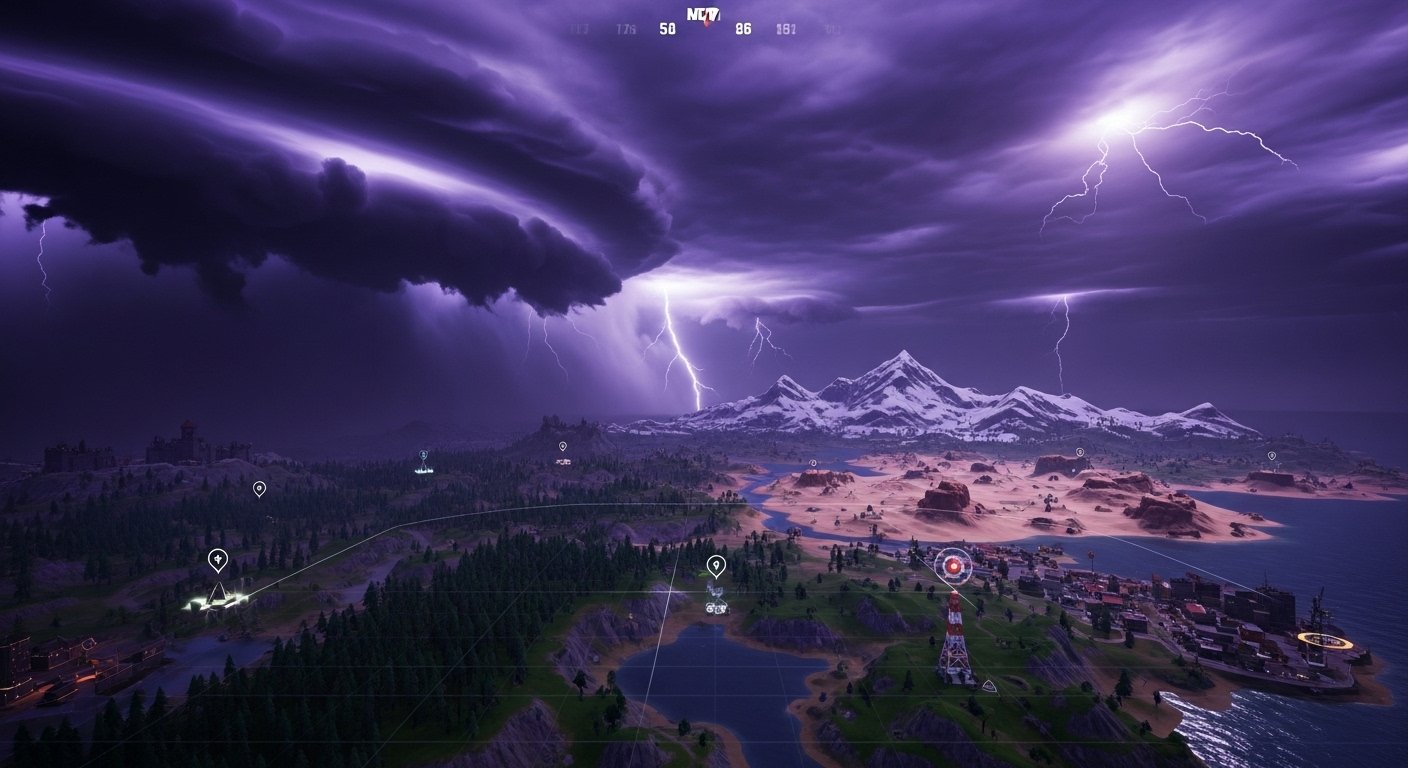1408x768 pixels.
Task: Click the crate icon below the central map pin
Action: click(717, 608)
